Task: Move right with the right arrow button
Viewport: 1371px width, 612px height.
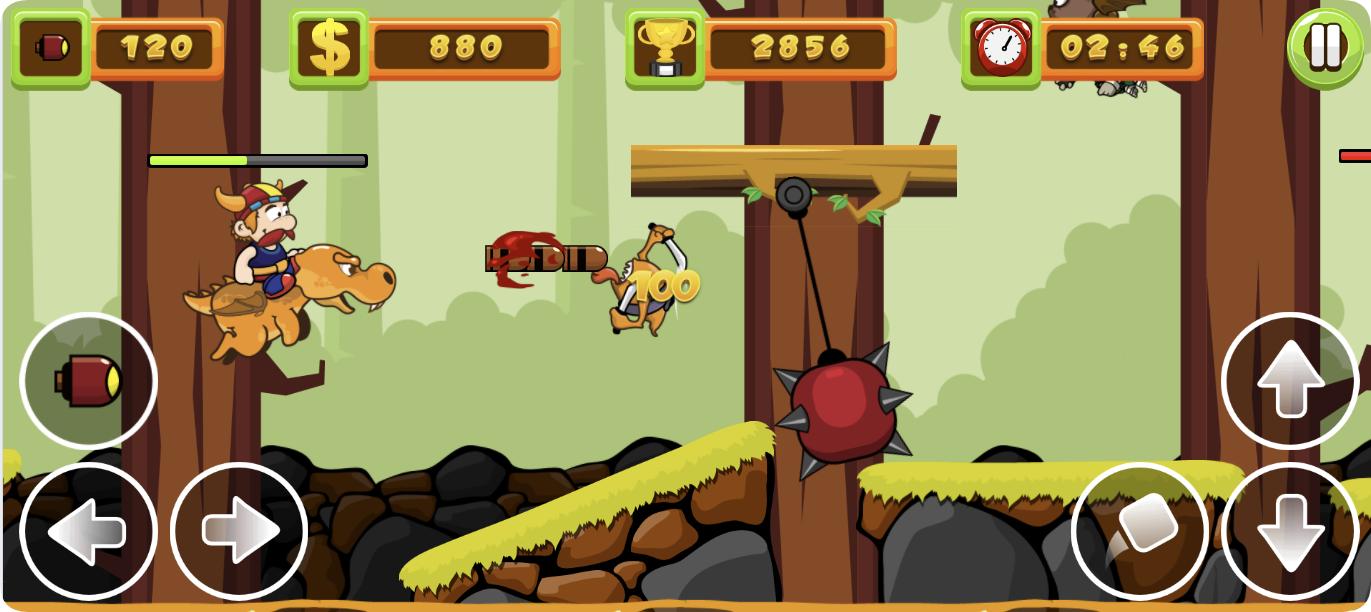Action: (239, 531)
